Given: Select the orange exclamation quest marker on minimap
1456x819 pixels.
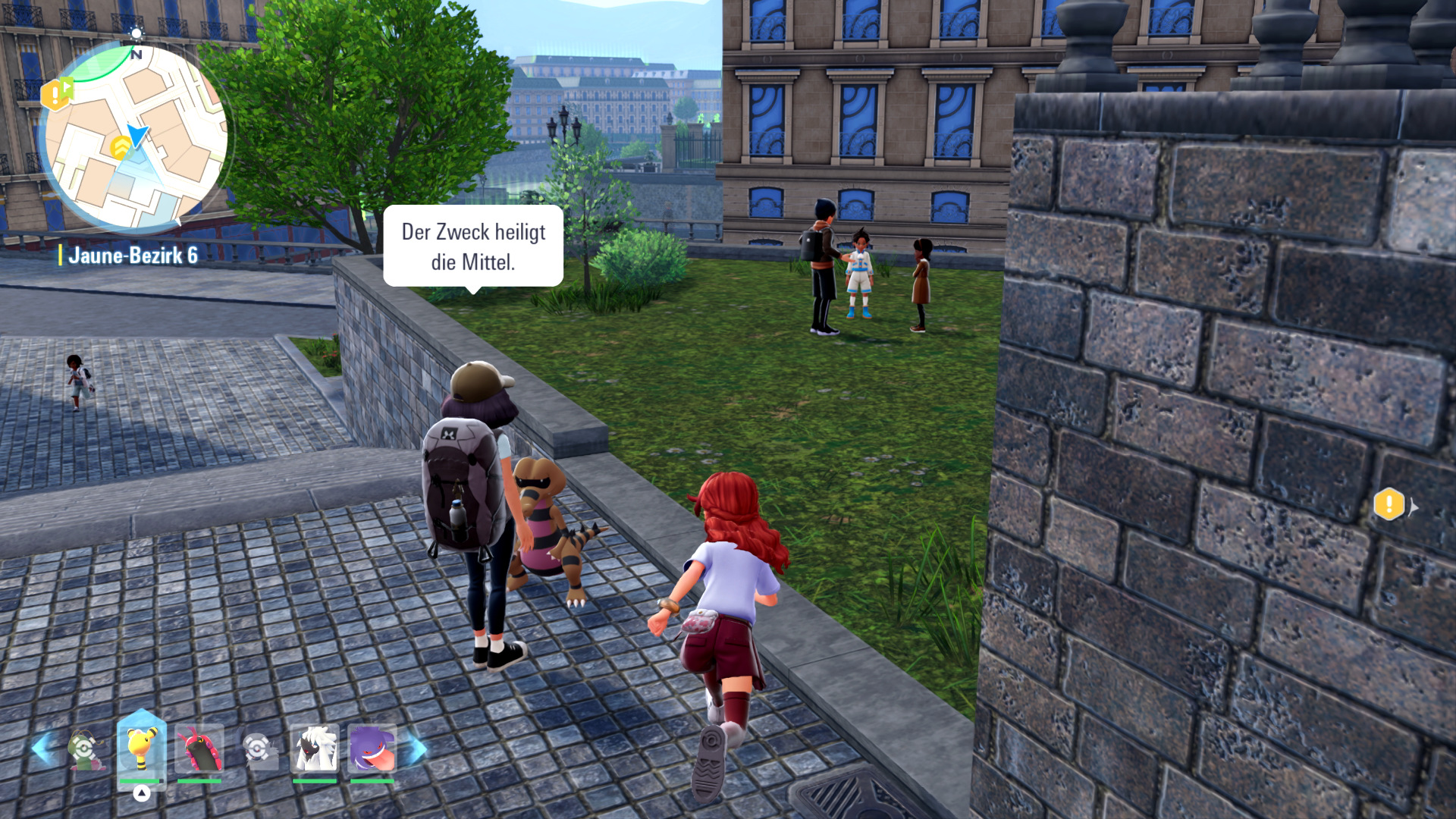Looking at the screenshot, I should (x=55, y=94).
